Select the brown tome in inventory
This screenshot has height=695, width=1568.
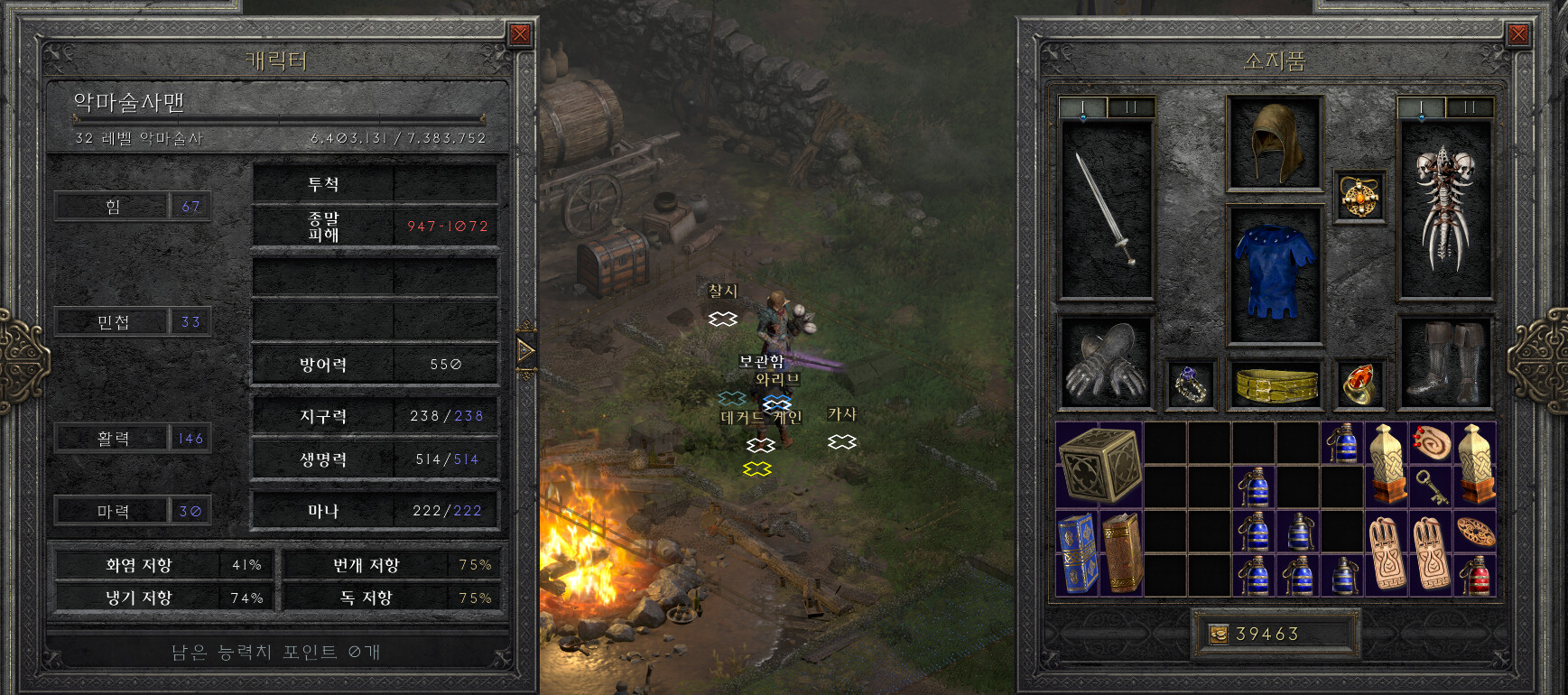tap(1122, 552)
